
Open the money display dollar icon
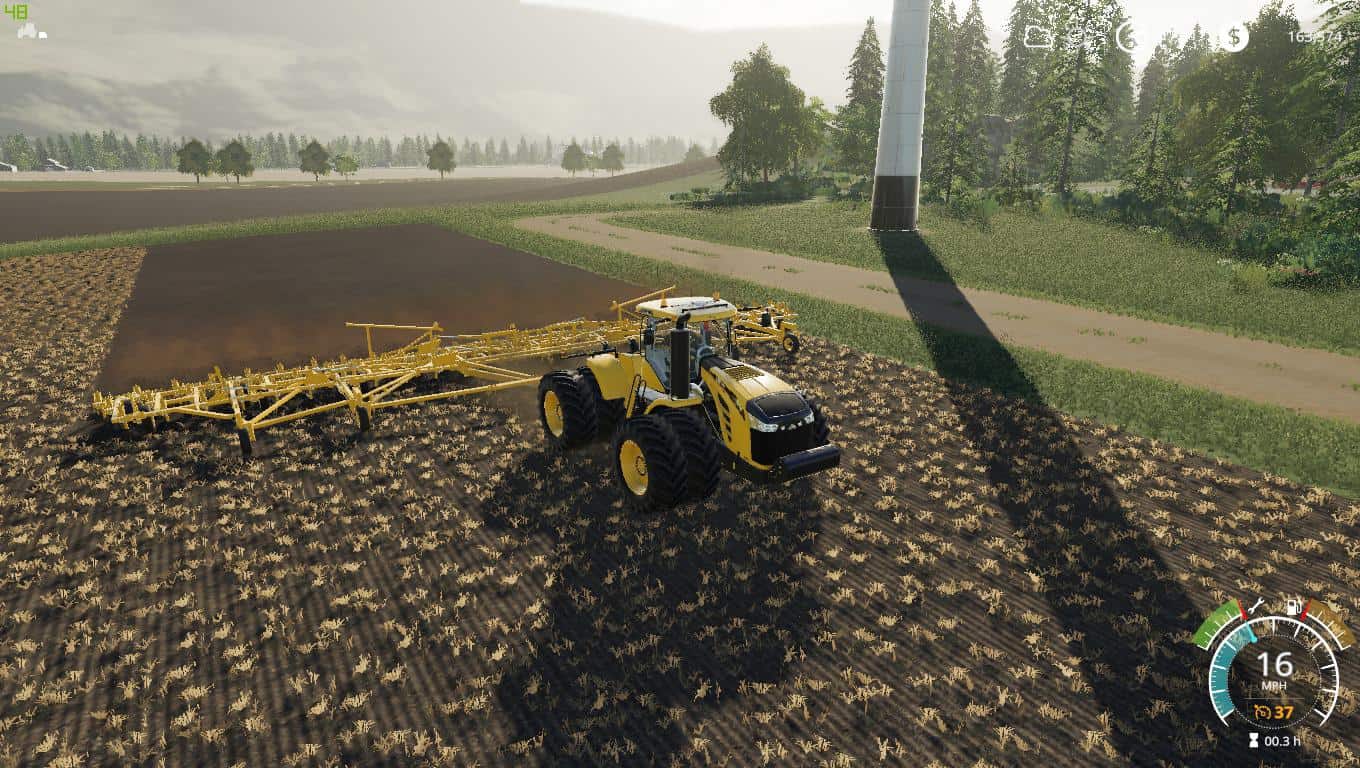coord(1233,35)
